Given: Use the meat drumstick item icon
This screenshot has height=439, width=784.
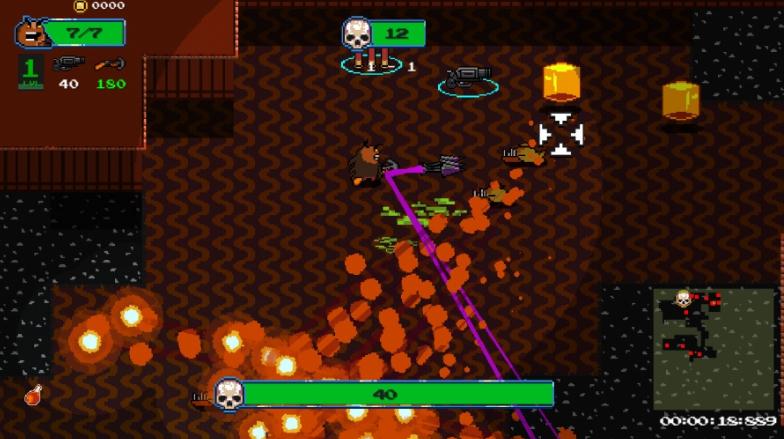Looking at the screenshot, I should click(x=34, y=394).
